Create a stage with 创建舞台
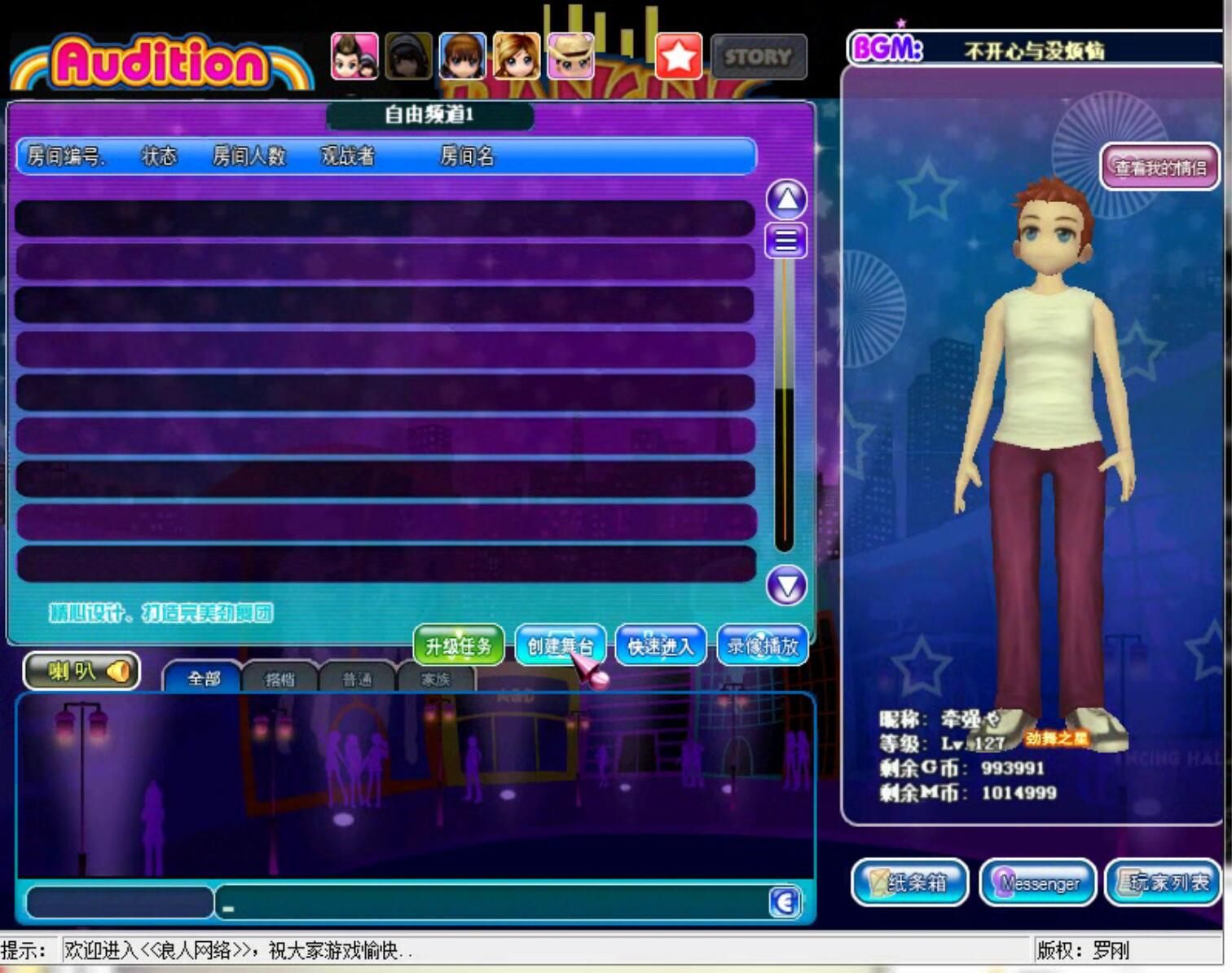Screen dimensions: 1232x973 (560, 646)
